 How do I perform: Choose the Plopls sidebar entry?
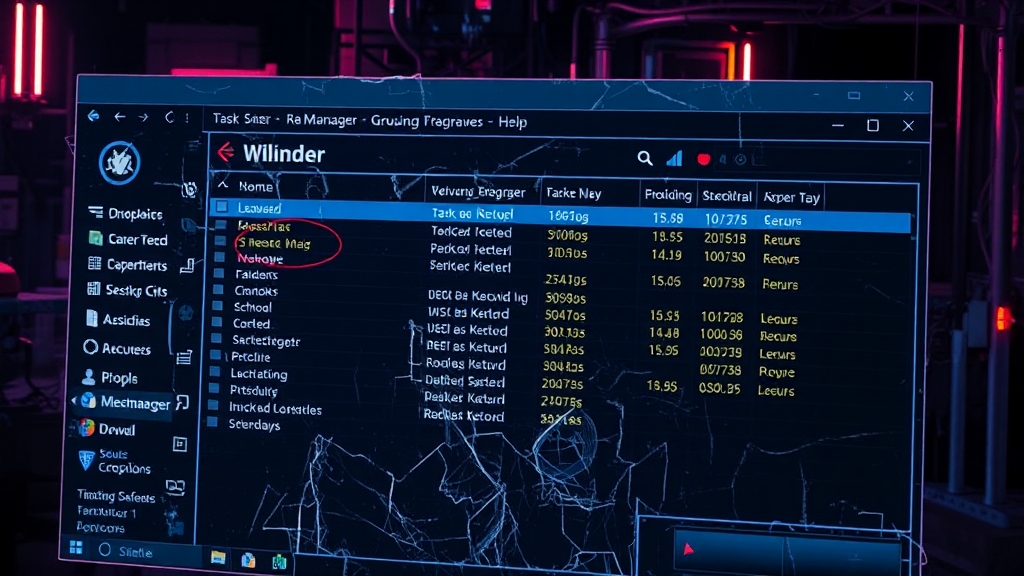(119, 378)
